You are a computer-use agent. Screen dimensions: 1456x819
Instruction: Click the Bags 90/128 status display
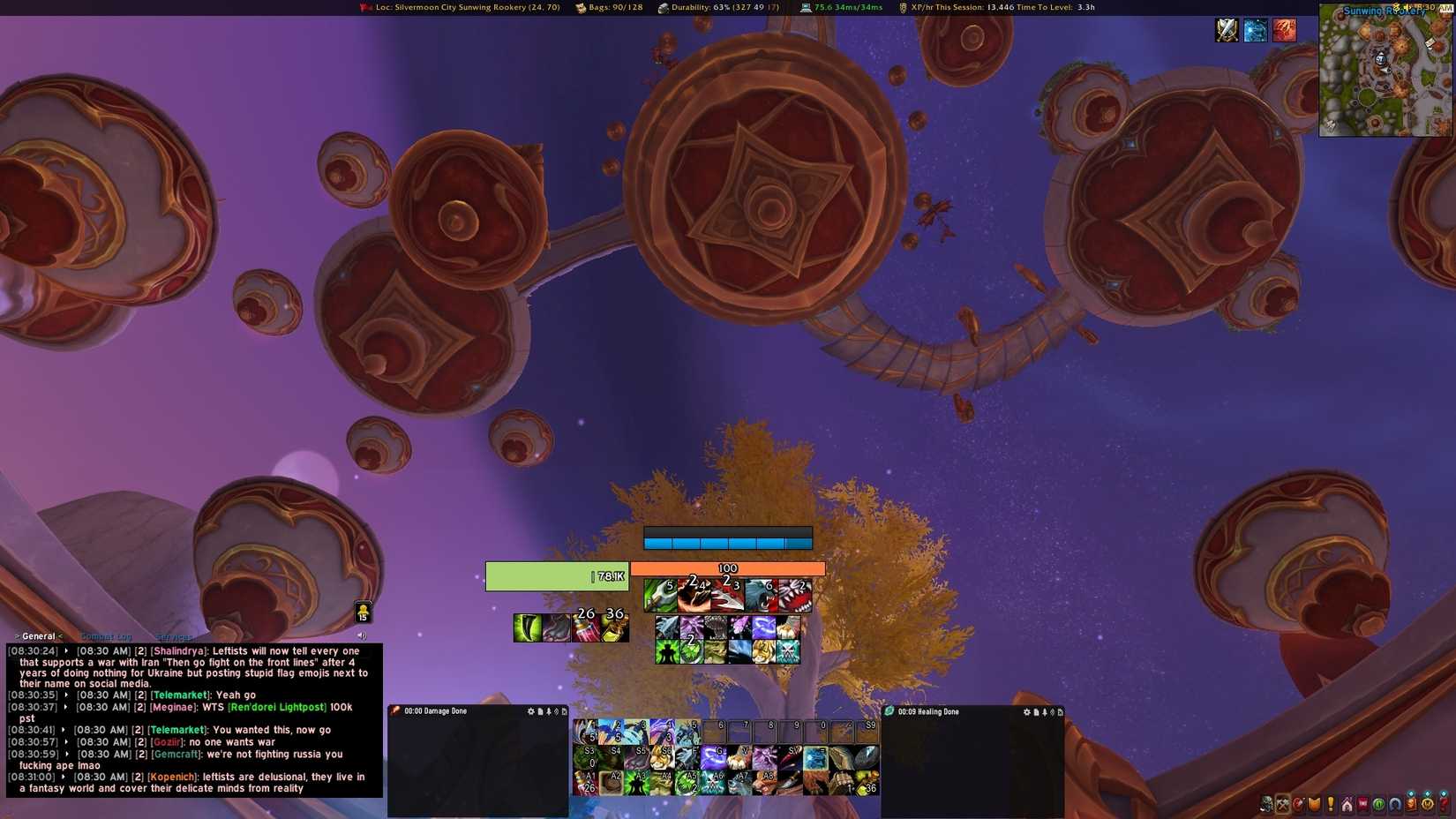pyautogui.click(x=609, y=7)
